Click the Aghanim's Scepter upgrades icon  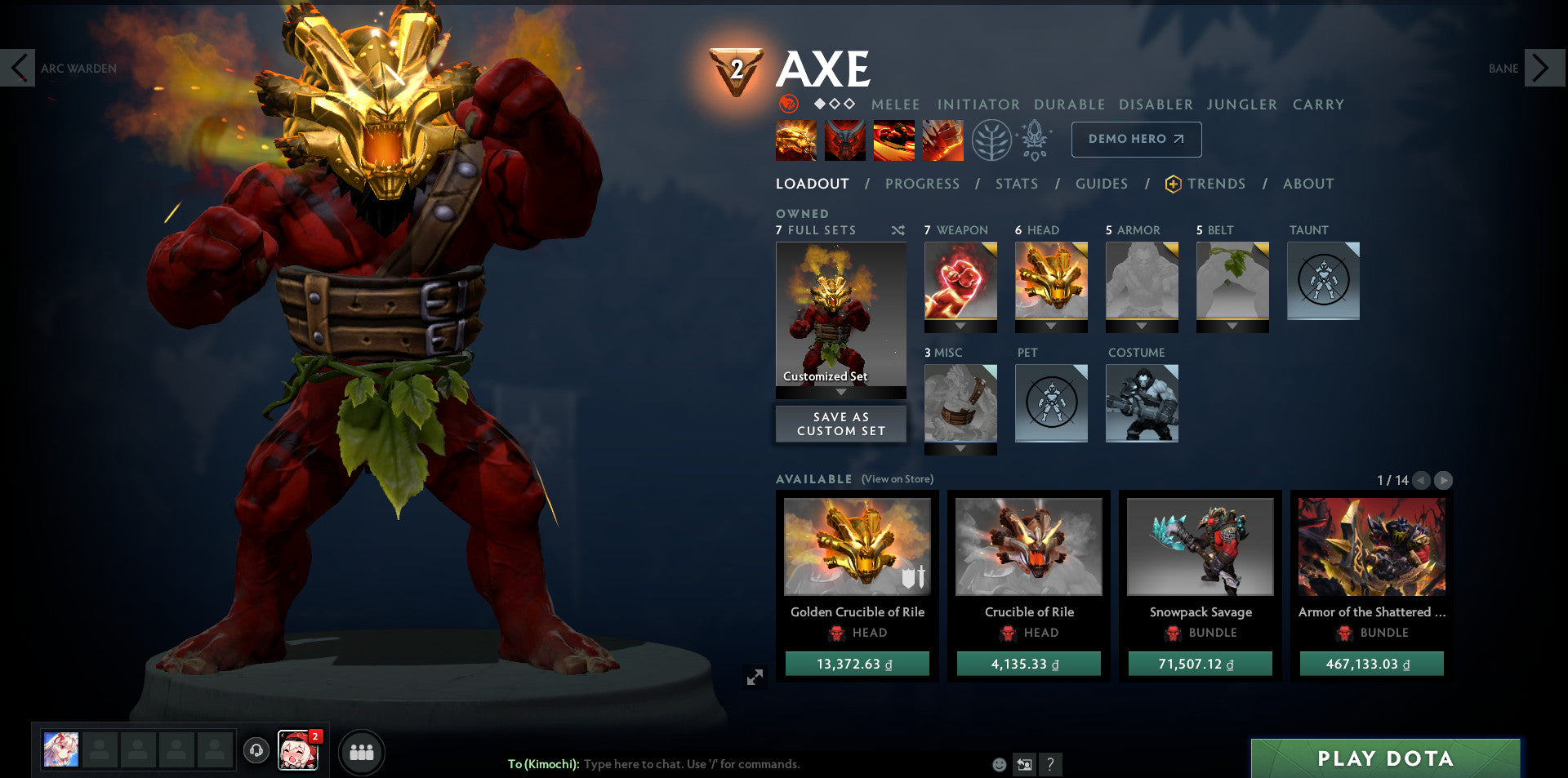(1036, 139)
